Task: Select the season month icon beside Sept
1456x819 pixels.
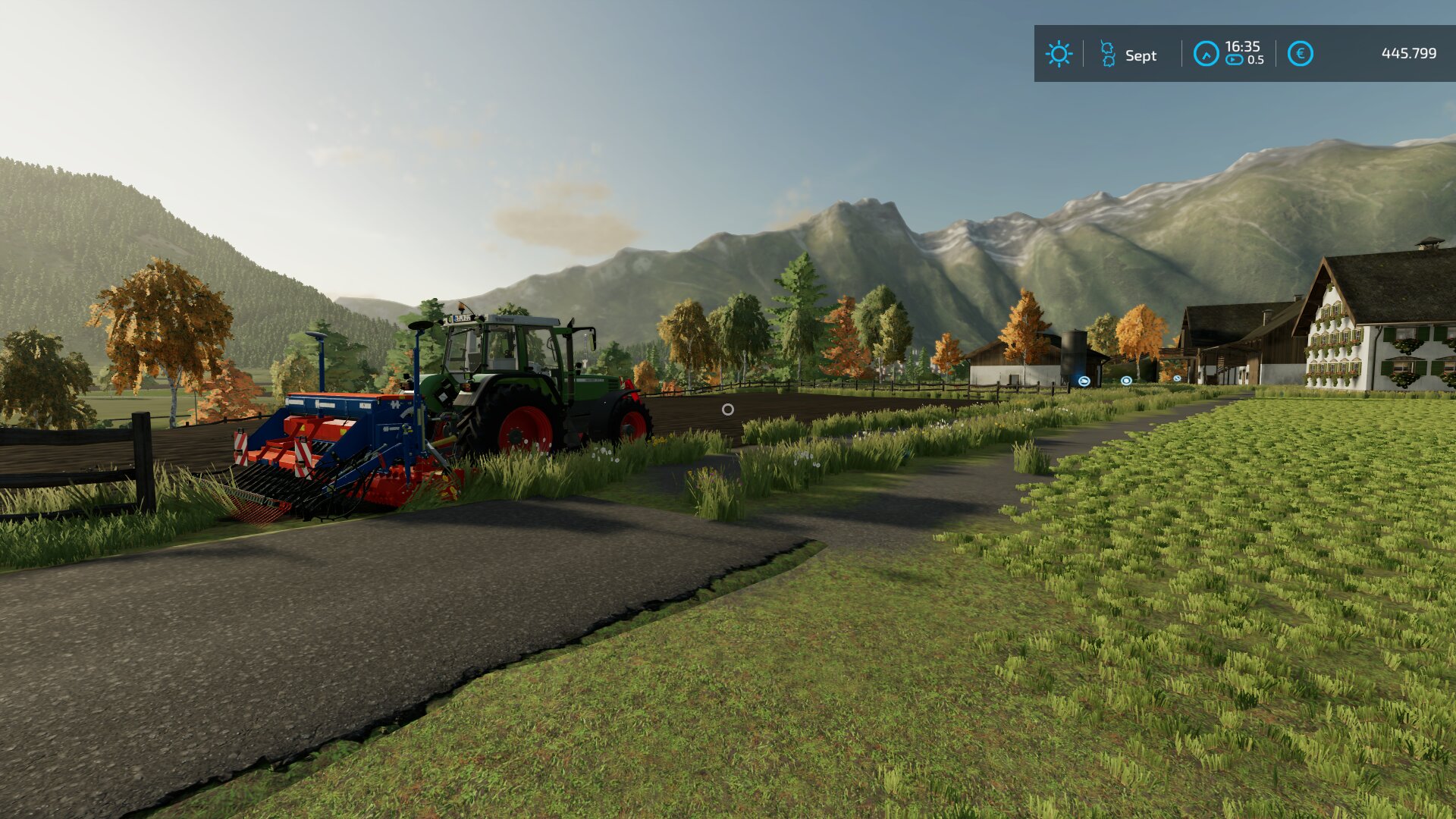Action: point(1108,54)
